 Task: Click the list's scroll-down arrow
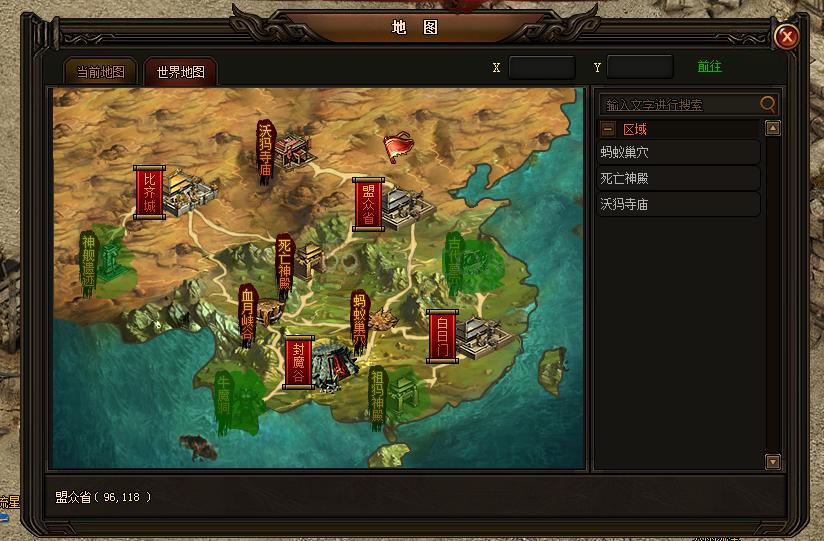pos(772,461)
